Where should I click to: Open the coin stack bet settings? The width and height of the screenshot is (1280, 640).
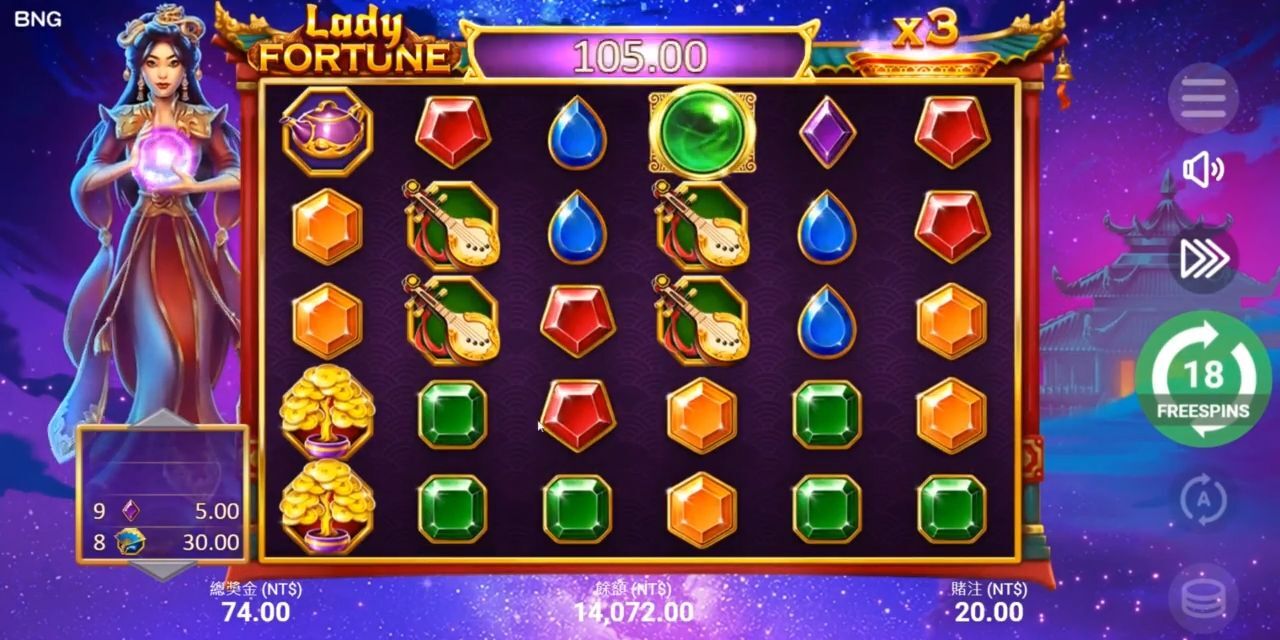click(x=1203, y=599)
